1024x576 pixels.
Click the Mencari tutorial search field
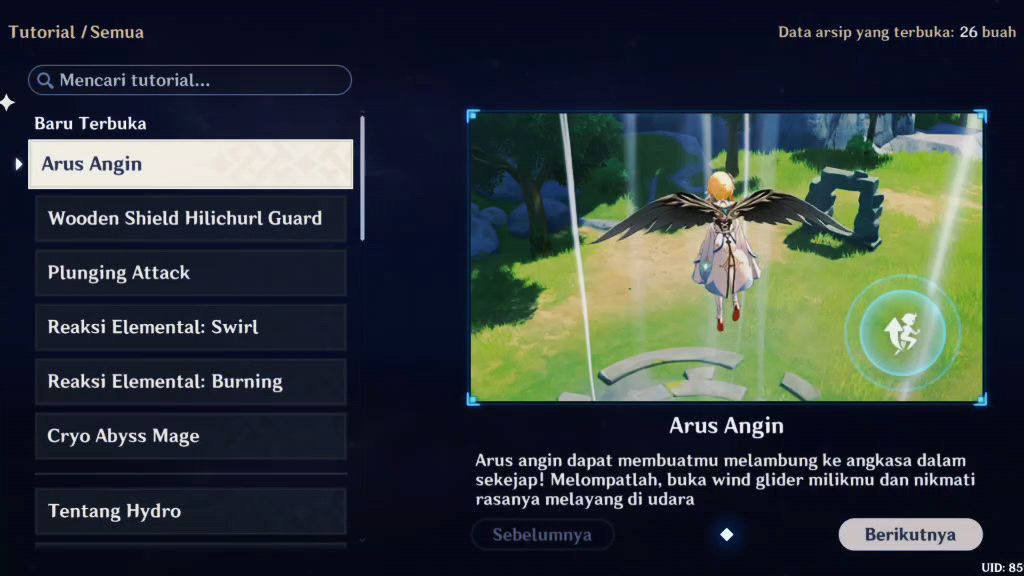pyautogui.click(x=190, y=80)
